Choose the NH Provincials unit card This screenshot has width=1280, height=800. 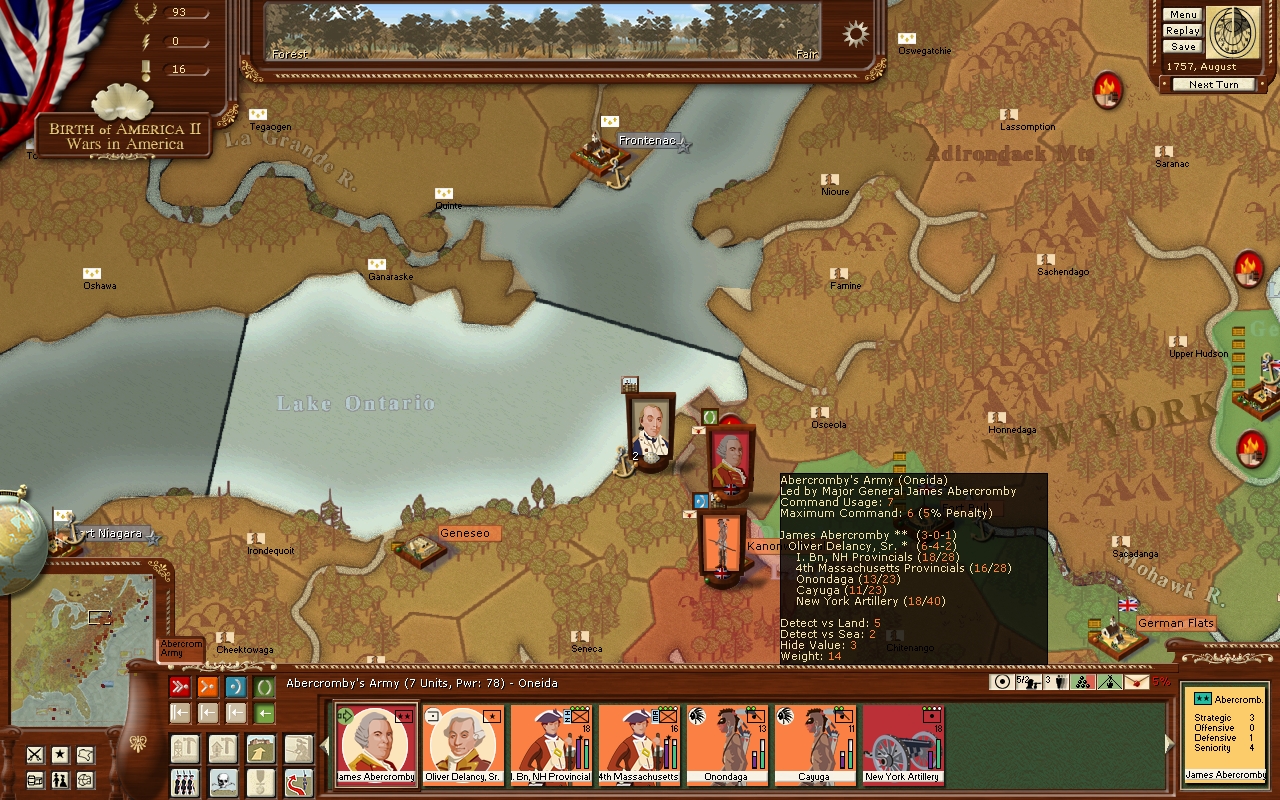[x=552, y=745]
